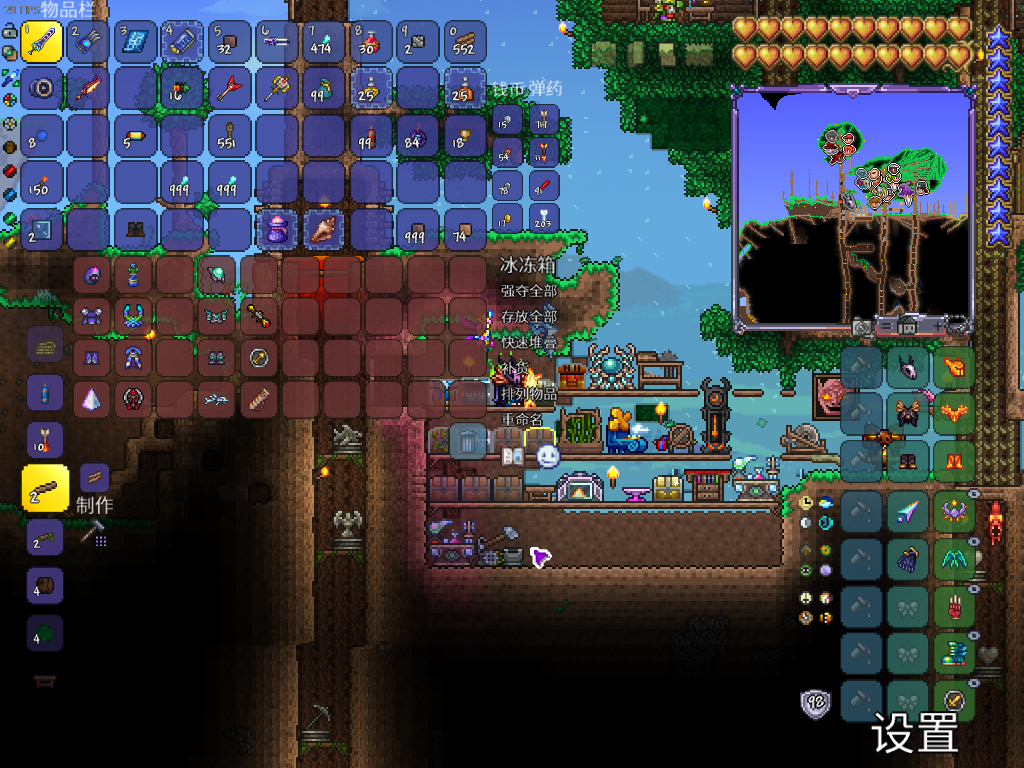Click the emote smiley face bubble icon
1024x768 pixels.
[x=547, y=456]
